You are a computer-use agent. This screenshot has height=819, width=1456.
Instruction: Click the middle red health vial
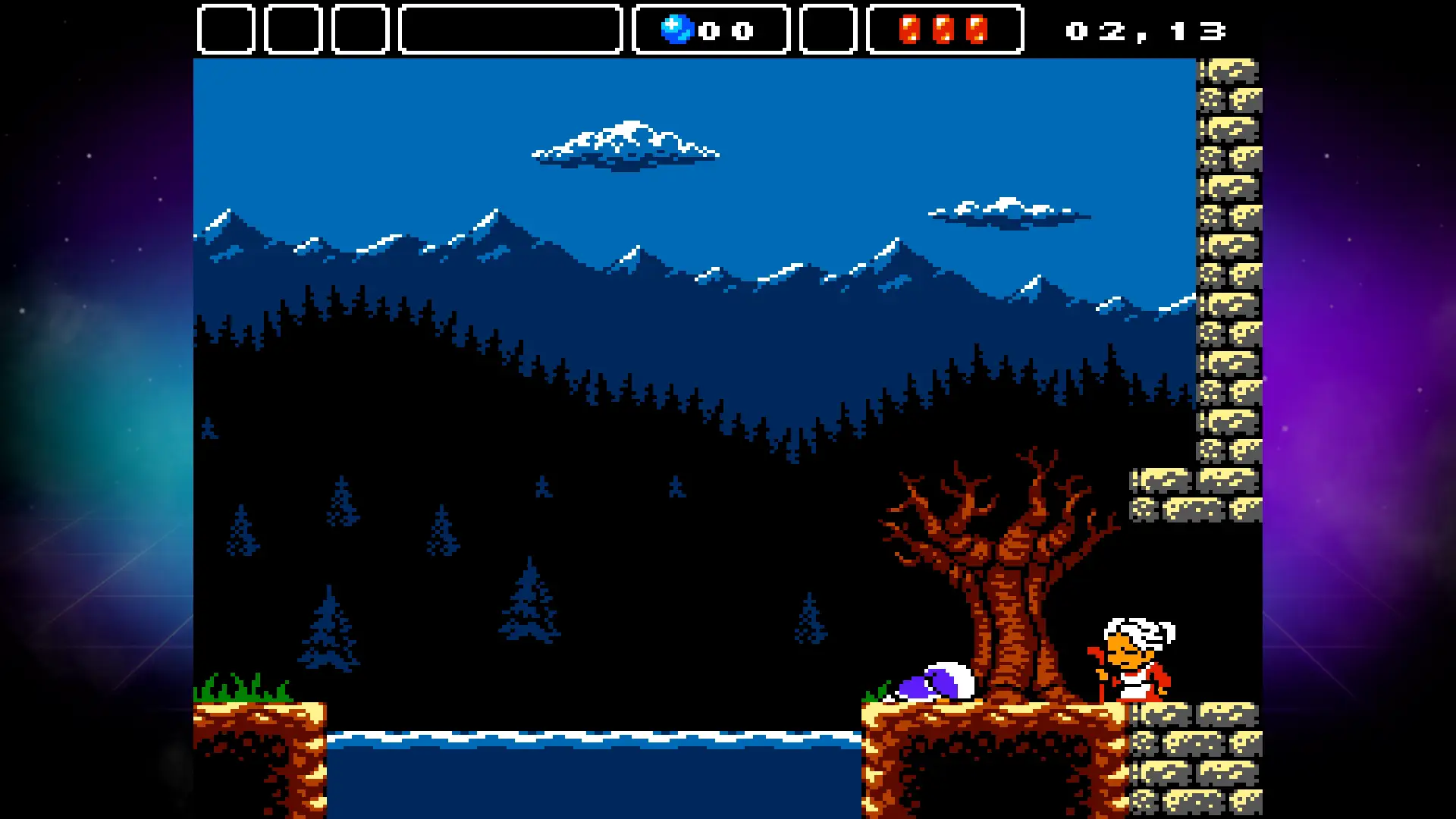pyautogui.click(x=943, y=30)
